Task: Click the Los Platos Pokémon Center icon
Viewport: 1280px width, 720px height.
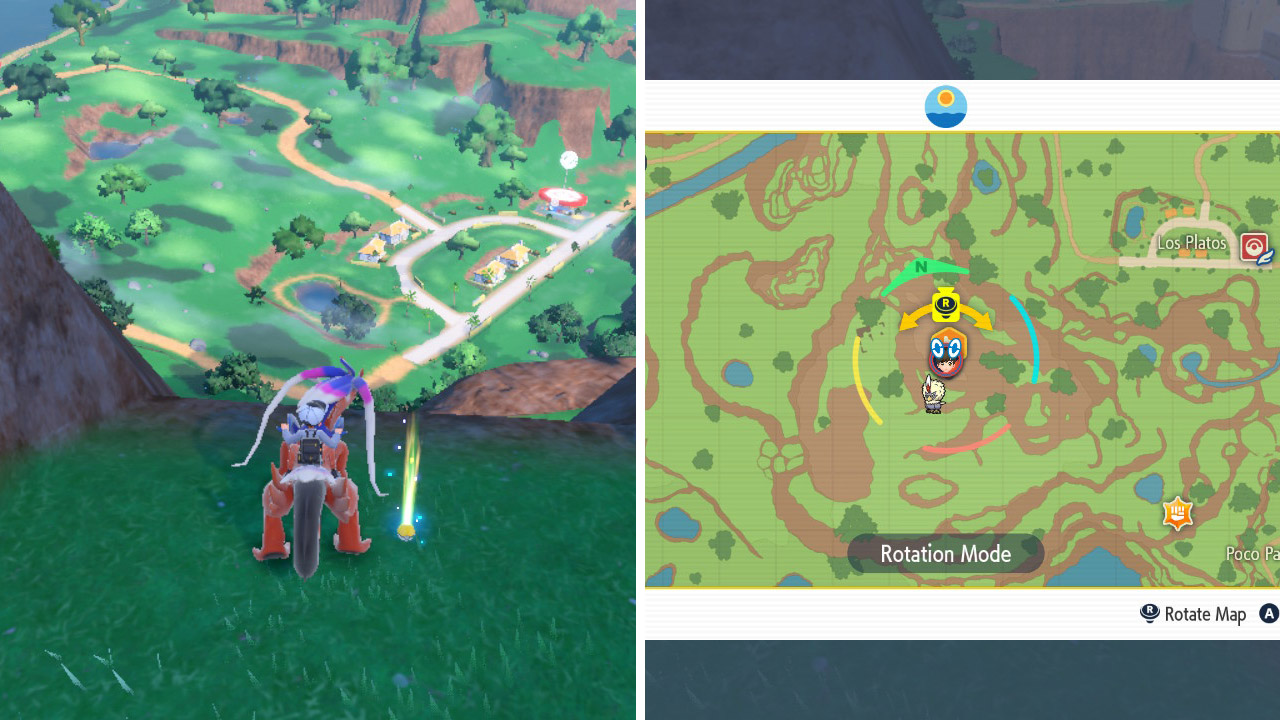Action: [1255, 246]
